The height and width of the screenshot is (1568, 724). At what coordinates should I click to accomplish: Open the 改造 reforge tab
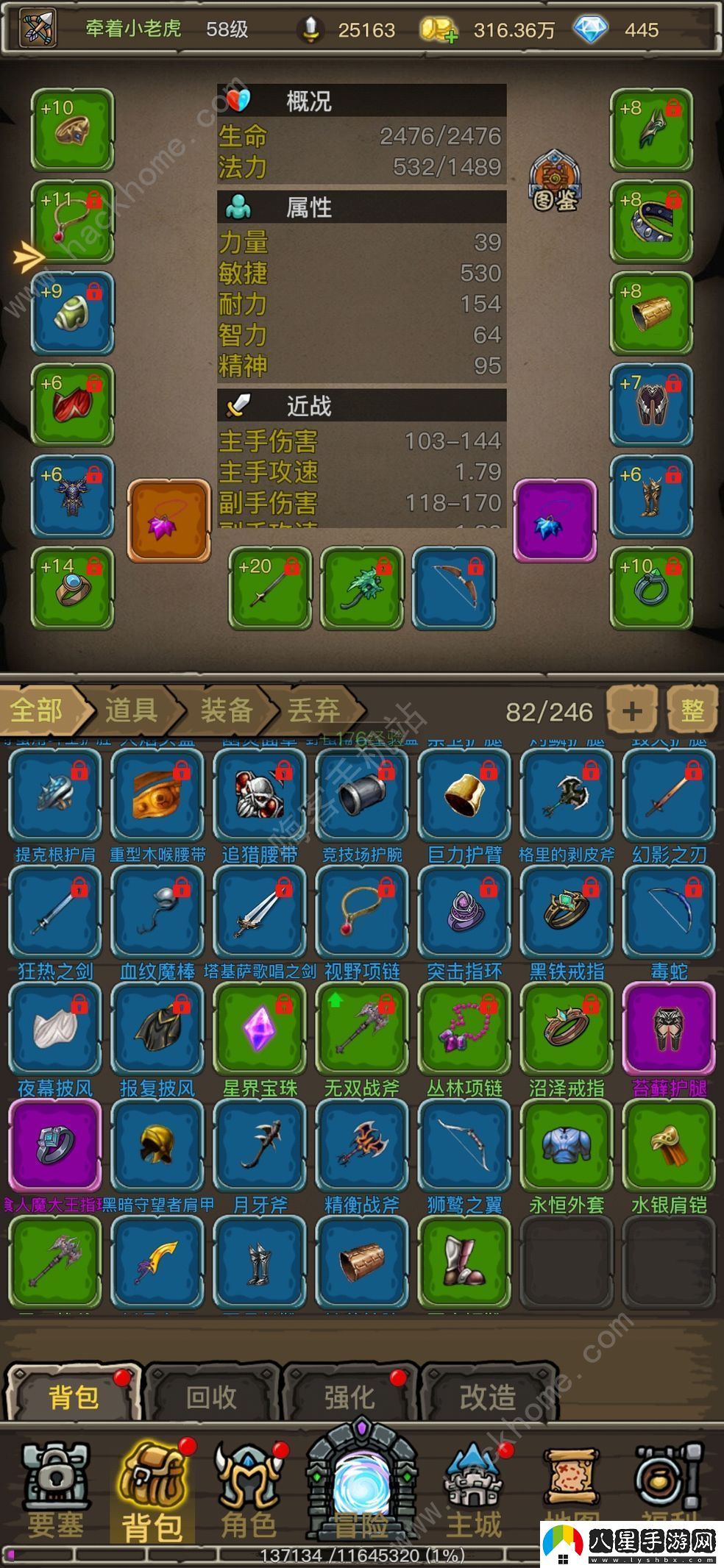pyautogui.click(x=488, y=1396)
